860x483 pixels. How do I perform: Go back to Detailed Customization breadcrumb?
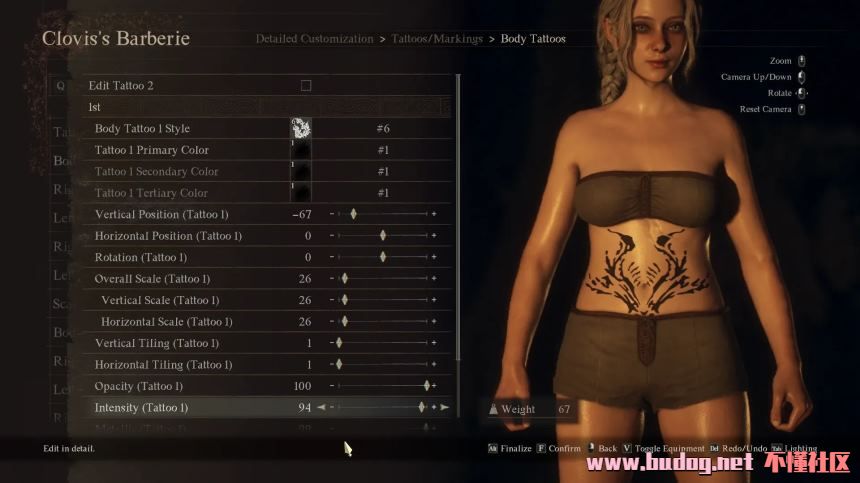[314, 39]
